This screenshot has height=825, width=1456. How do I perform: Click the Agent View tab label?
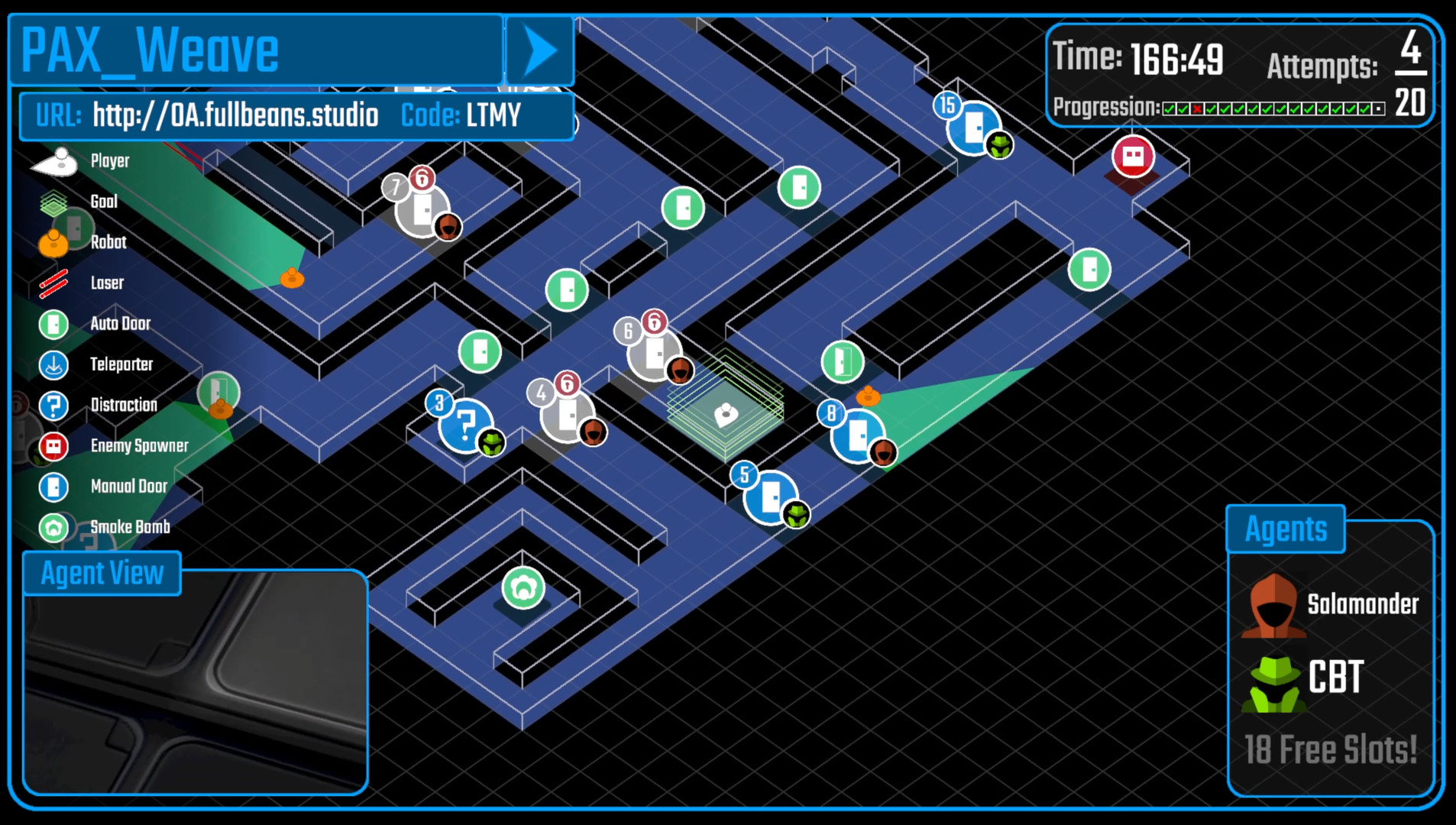(x=102, y=573)
